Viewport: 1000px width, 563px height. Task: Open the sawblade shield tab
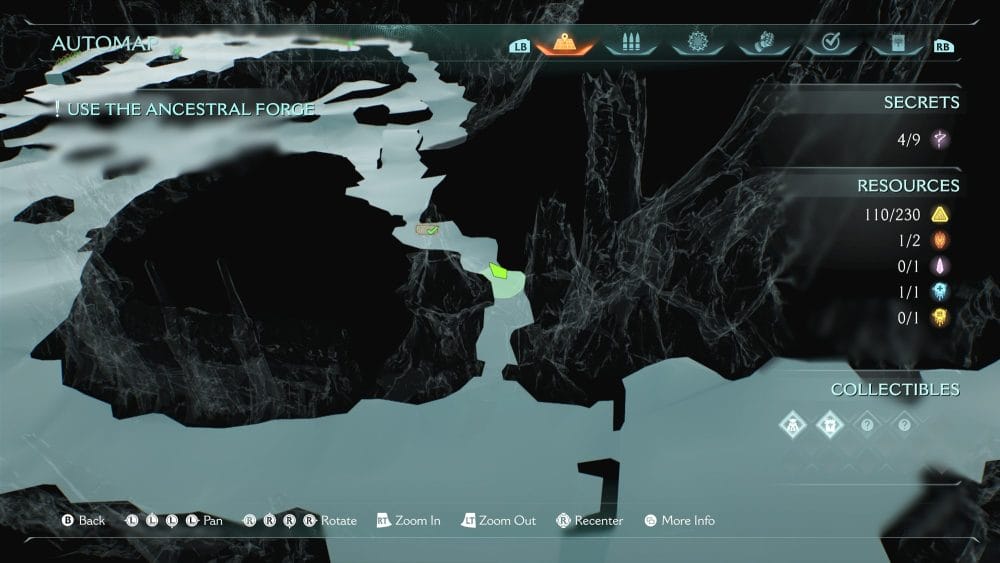coord(697,43)
